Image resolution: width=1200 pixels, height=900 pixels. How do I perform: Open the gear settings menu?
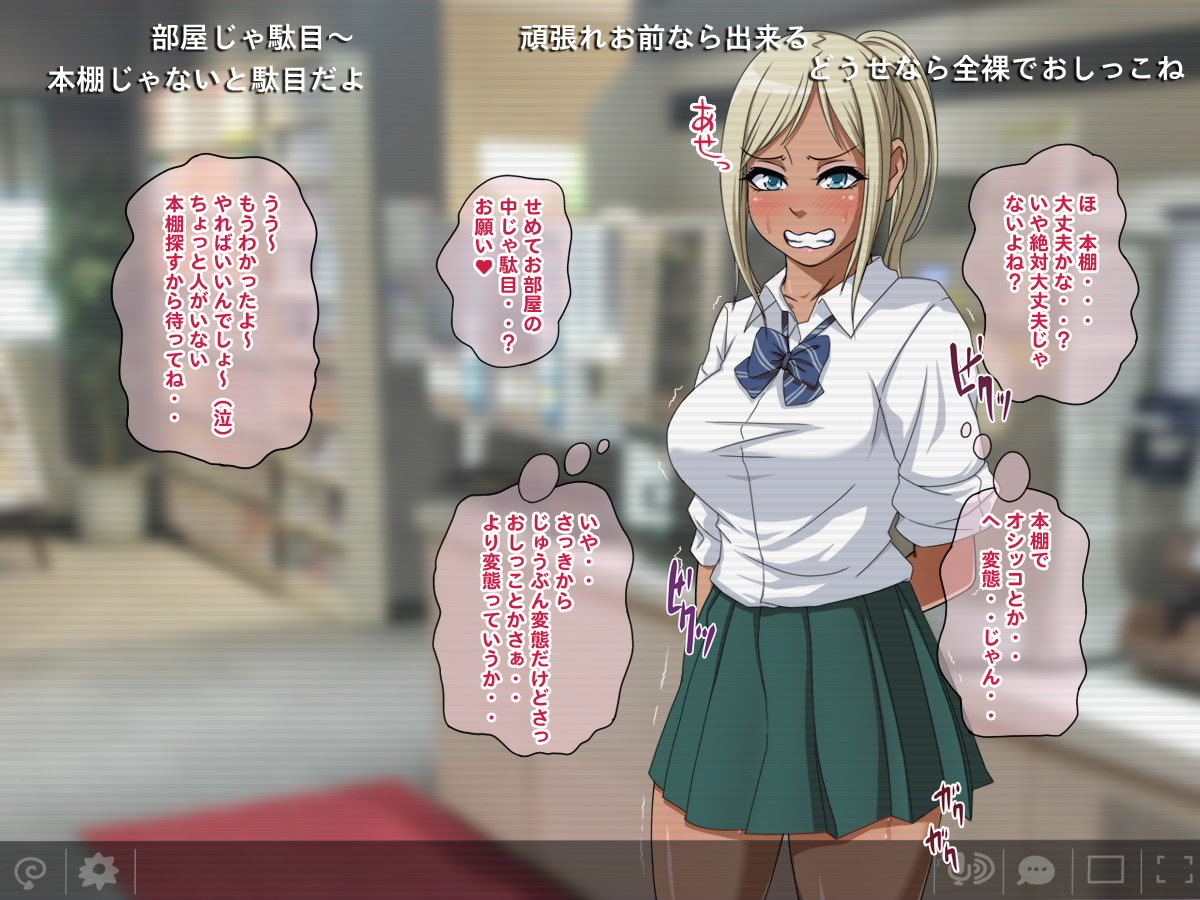coord(98,872)
